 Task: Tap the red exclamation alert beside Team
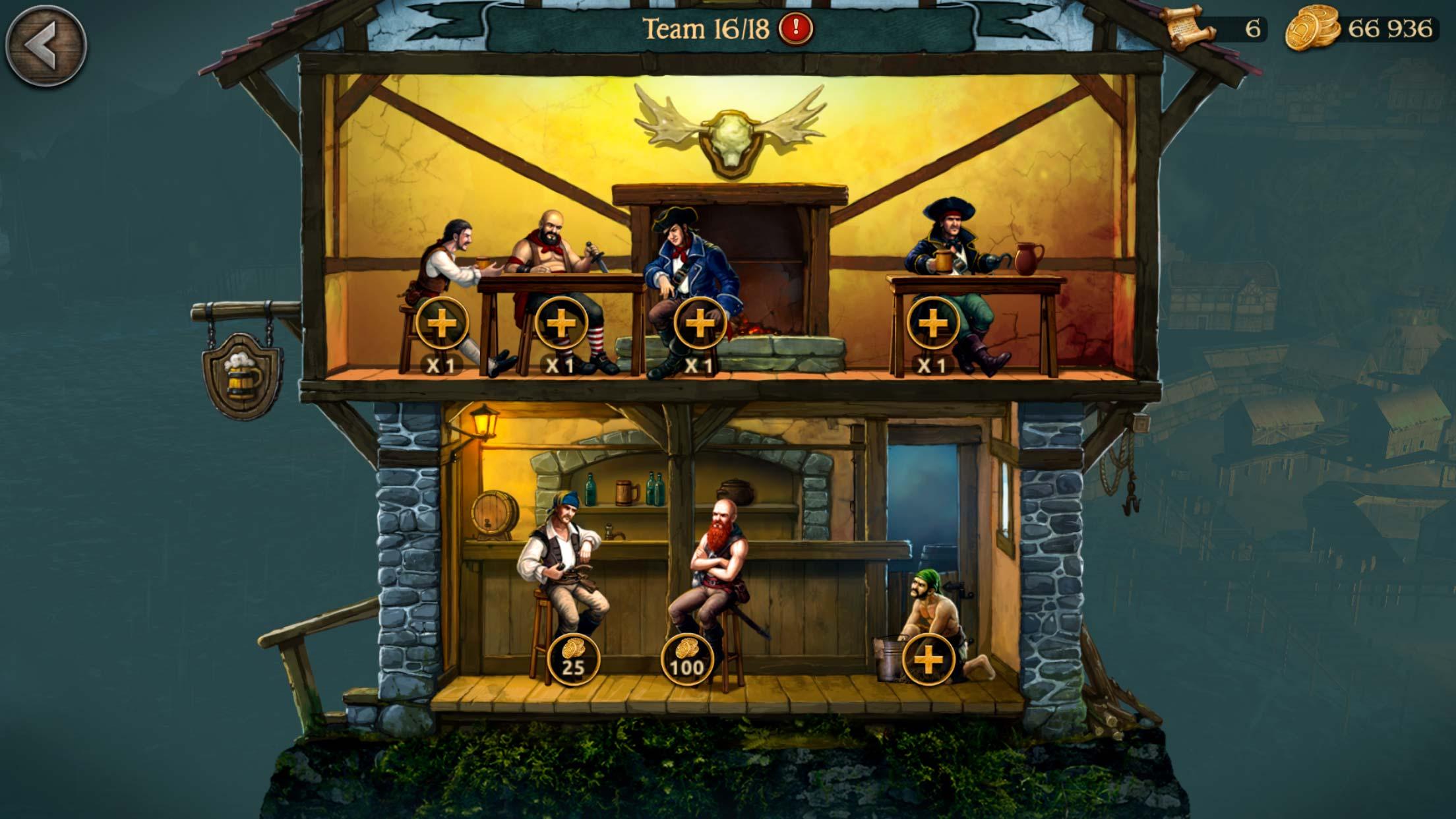click(x=796, y=28)
